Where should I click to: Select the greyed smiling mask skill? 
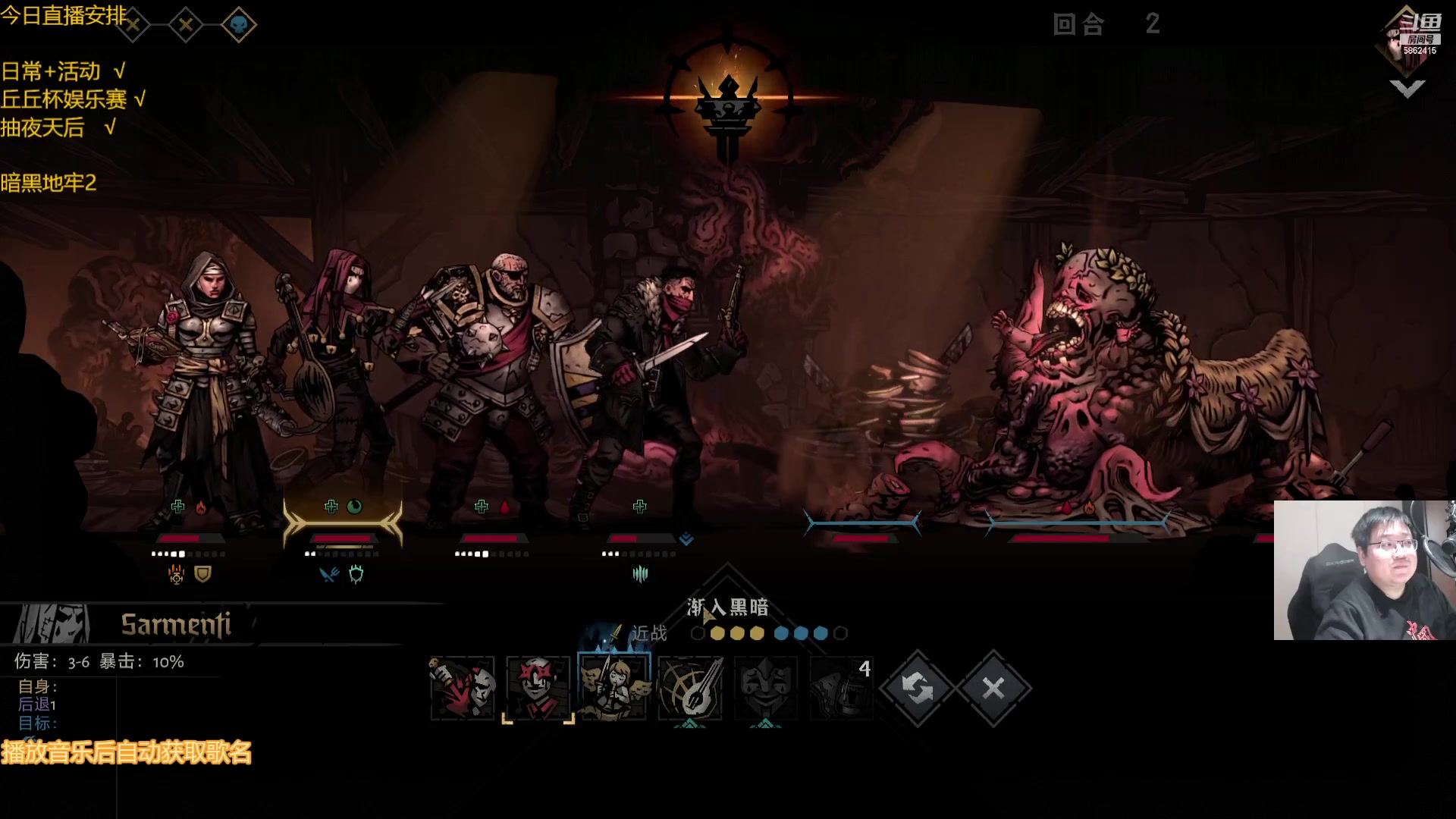[x=766, y=688]
